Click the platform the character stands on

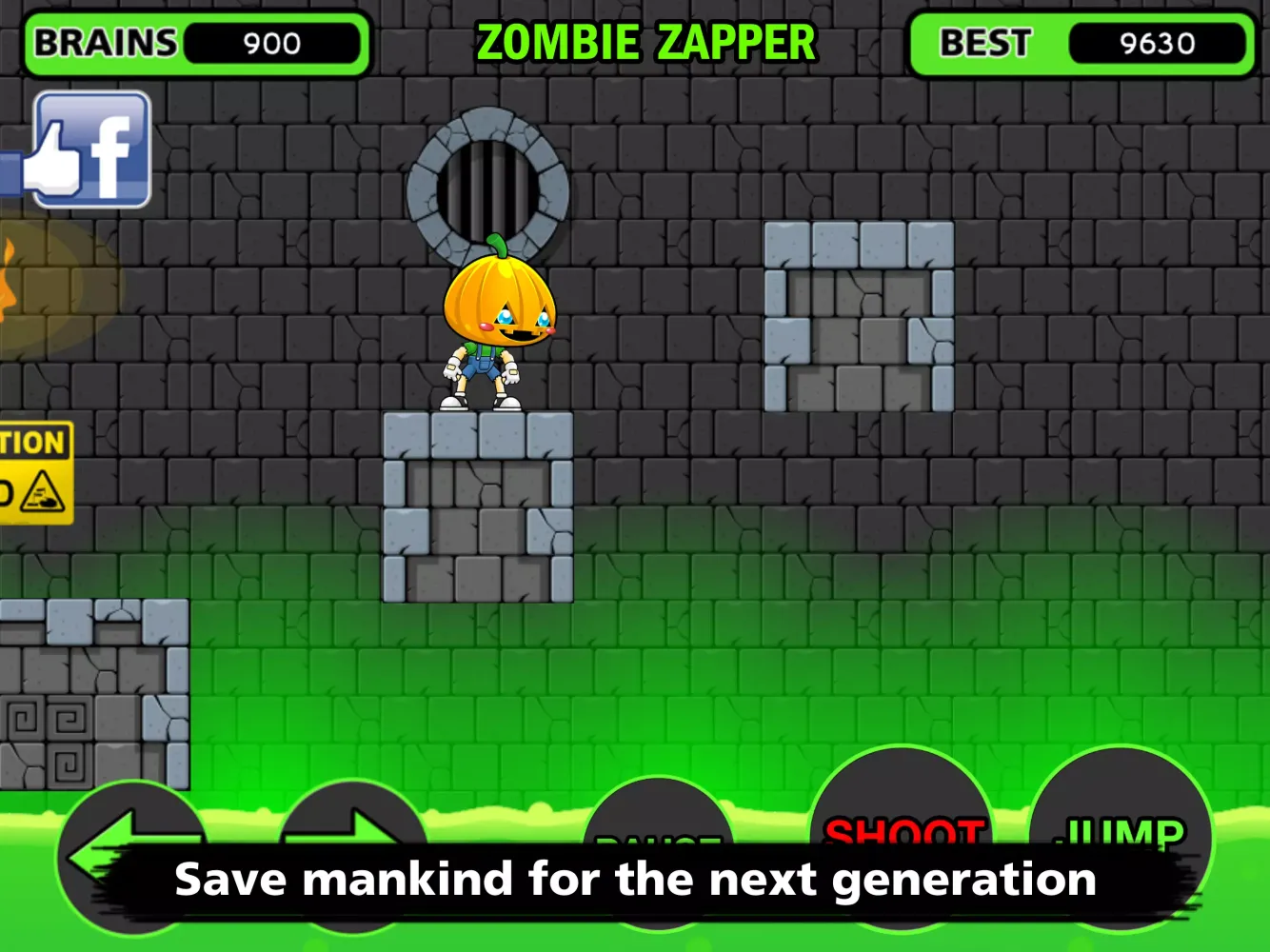(476, 505)
